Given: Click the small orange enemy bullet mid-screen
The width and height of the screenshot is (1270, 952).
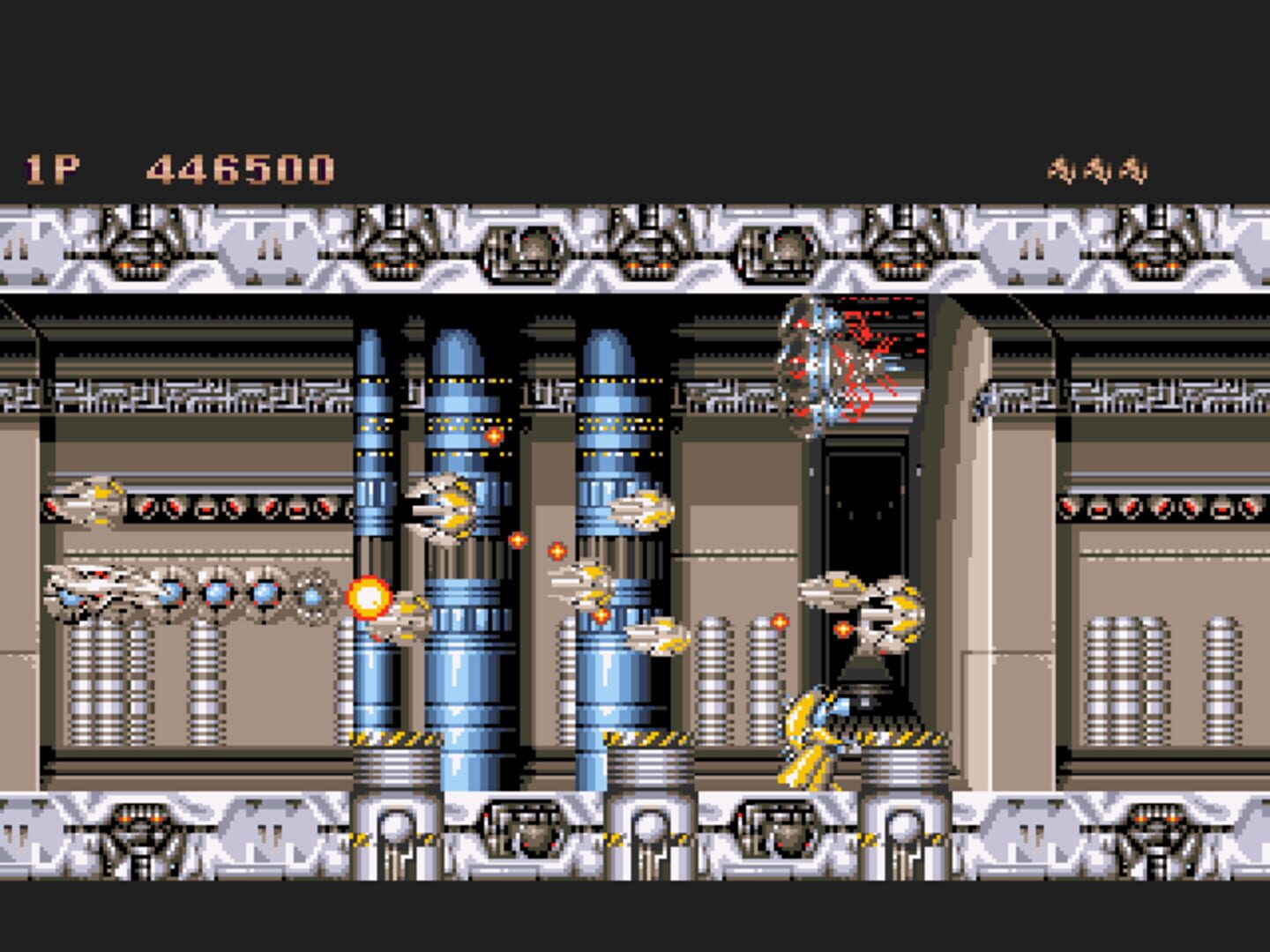Looking at the screenshot, I should pos(556,553).
